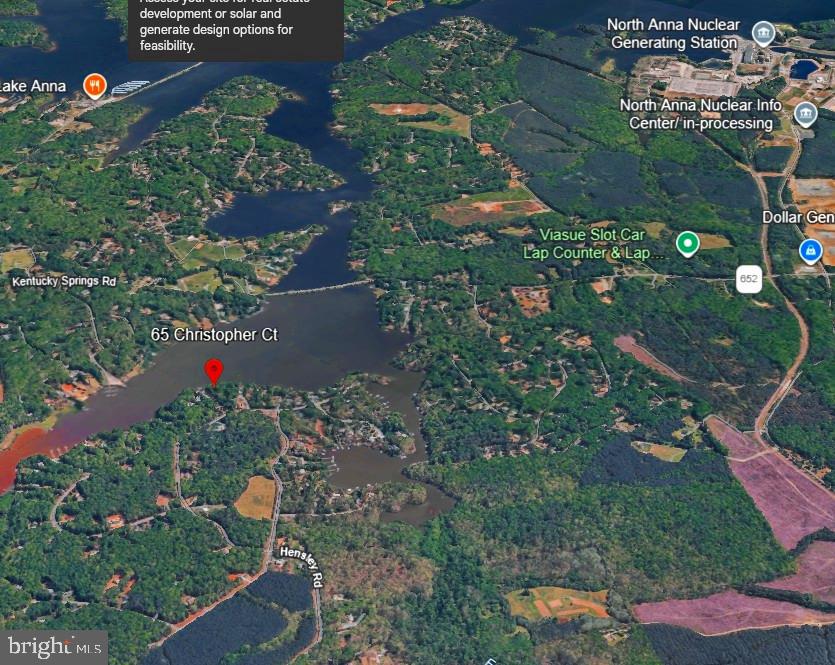Click the North Anna Nuclear Generating Station marker

[x=763, y=34]
